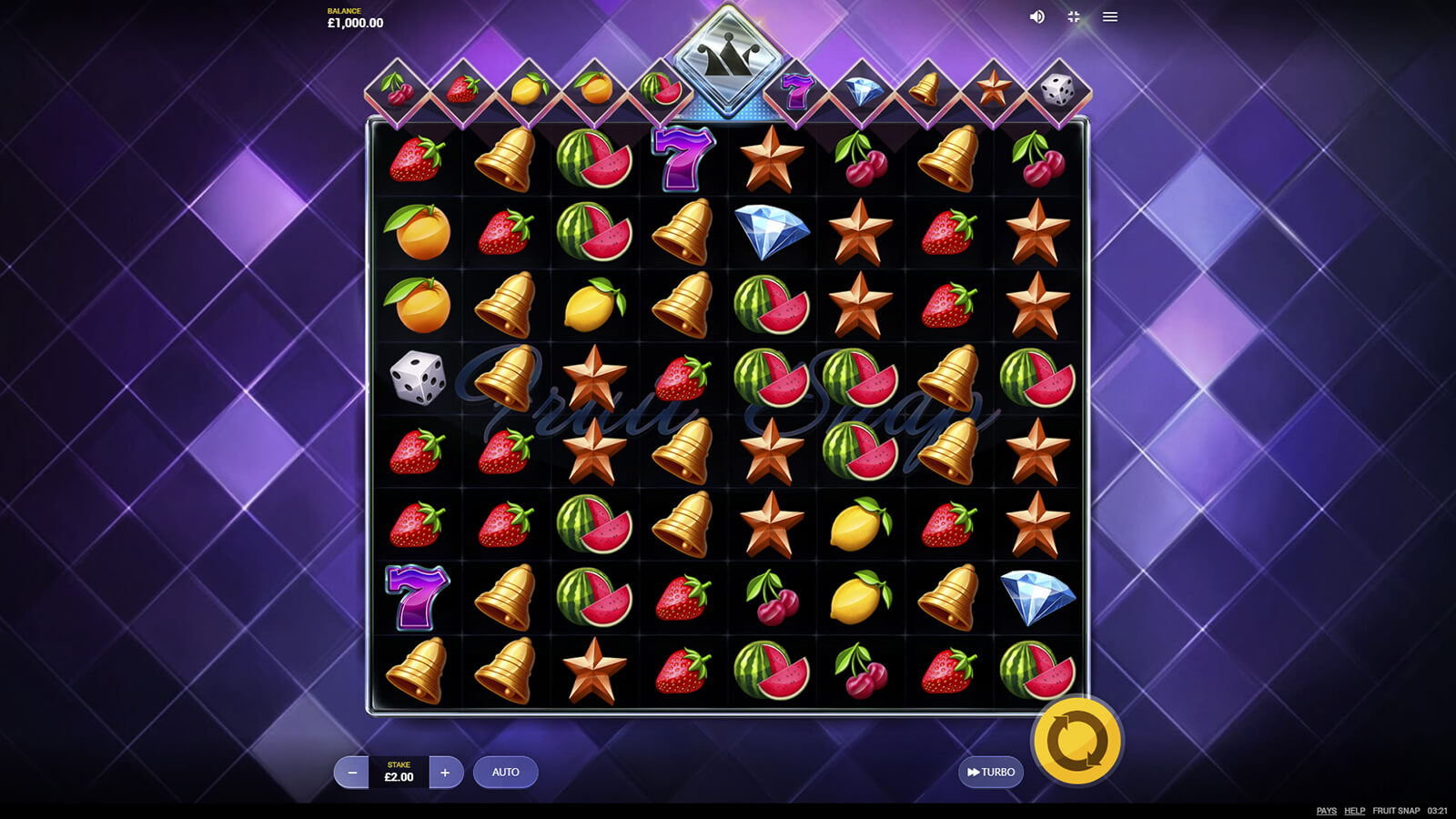Open the Auto spin options

(505, 773)
